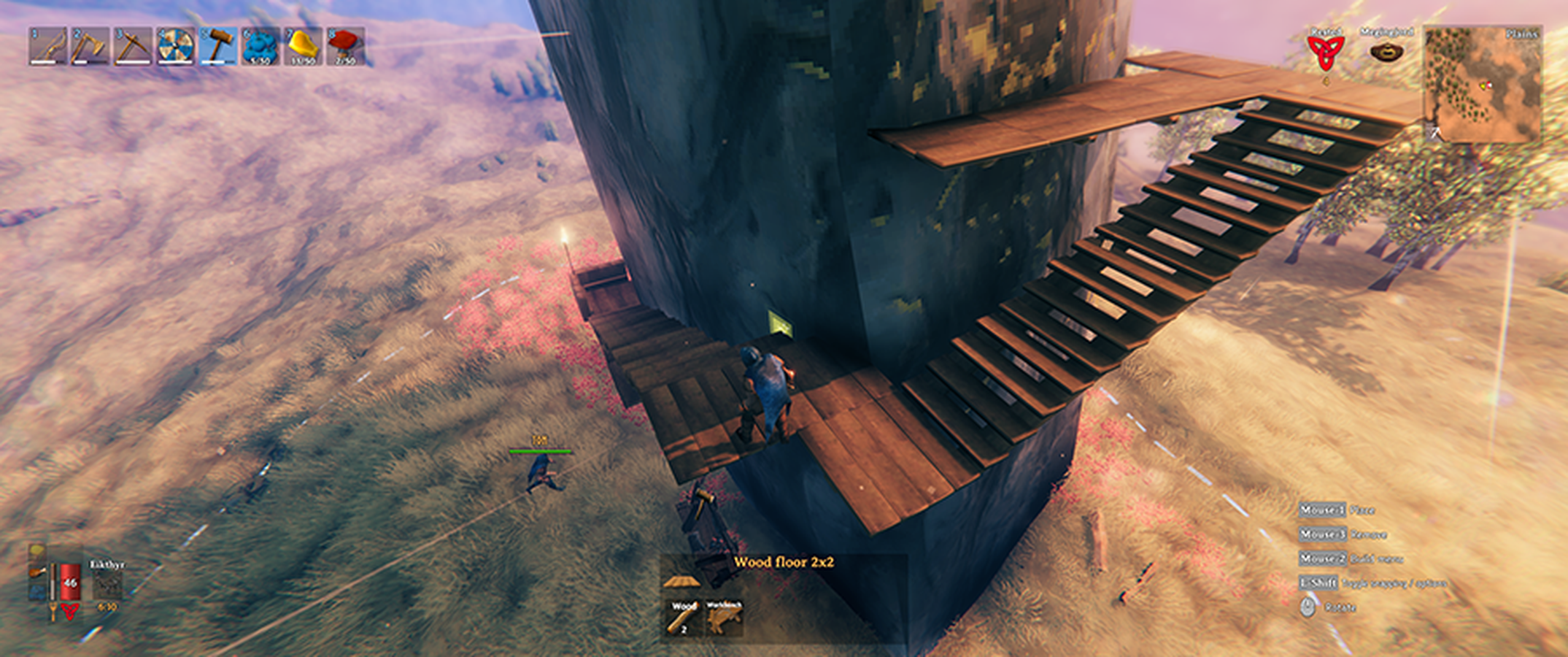
Task: Click the Workbench requirement icon
Action: click(724, 618)
